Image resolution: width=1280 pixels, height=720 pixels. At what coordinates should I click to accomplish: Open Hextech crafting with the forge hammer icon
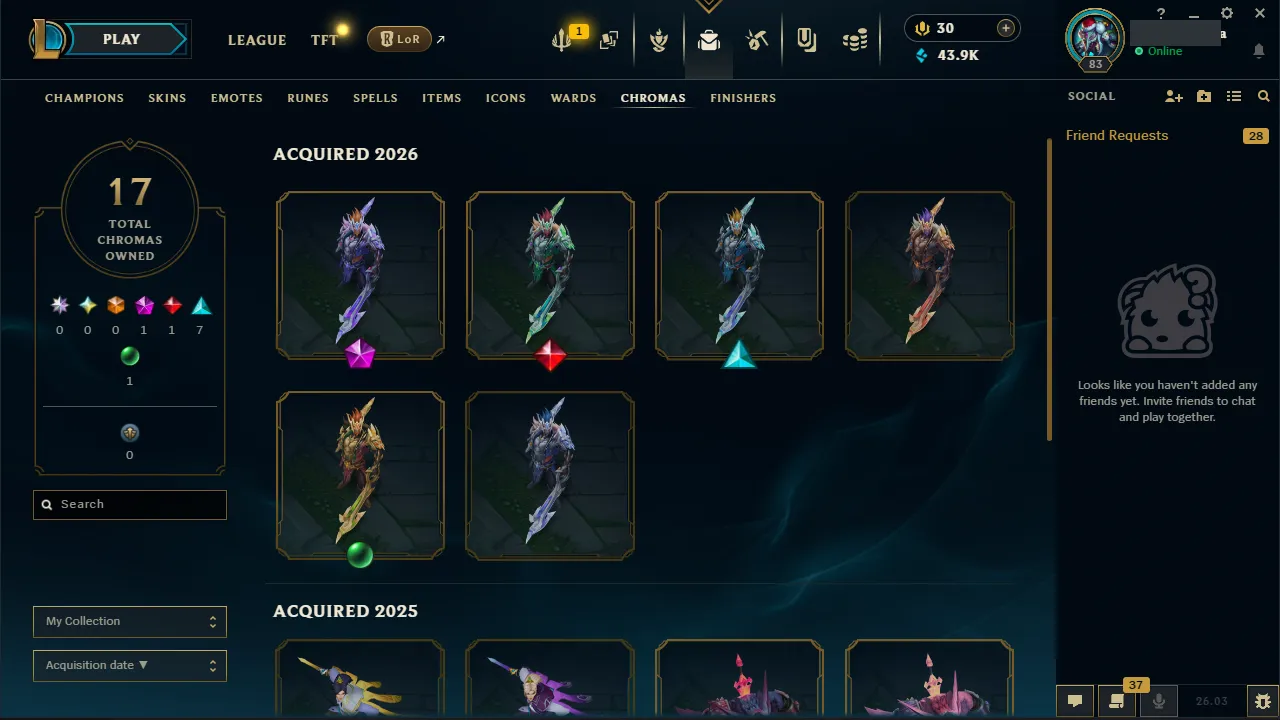757,40
